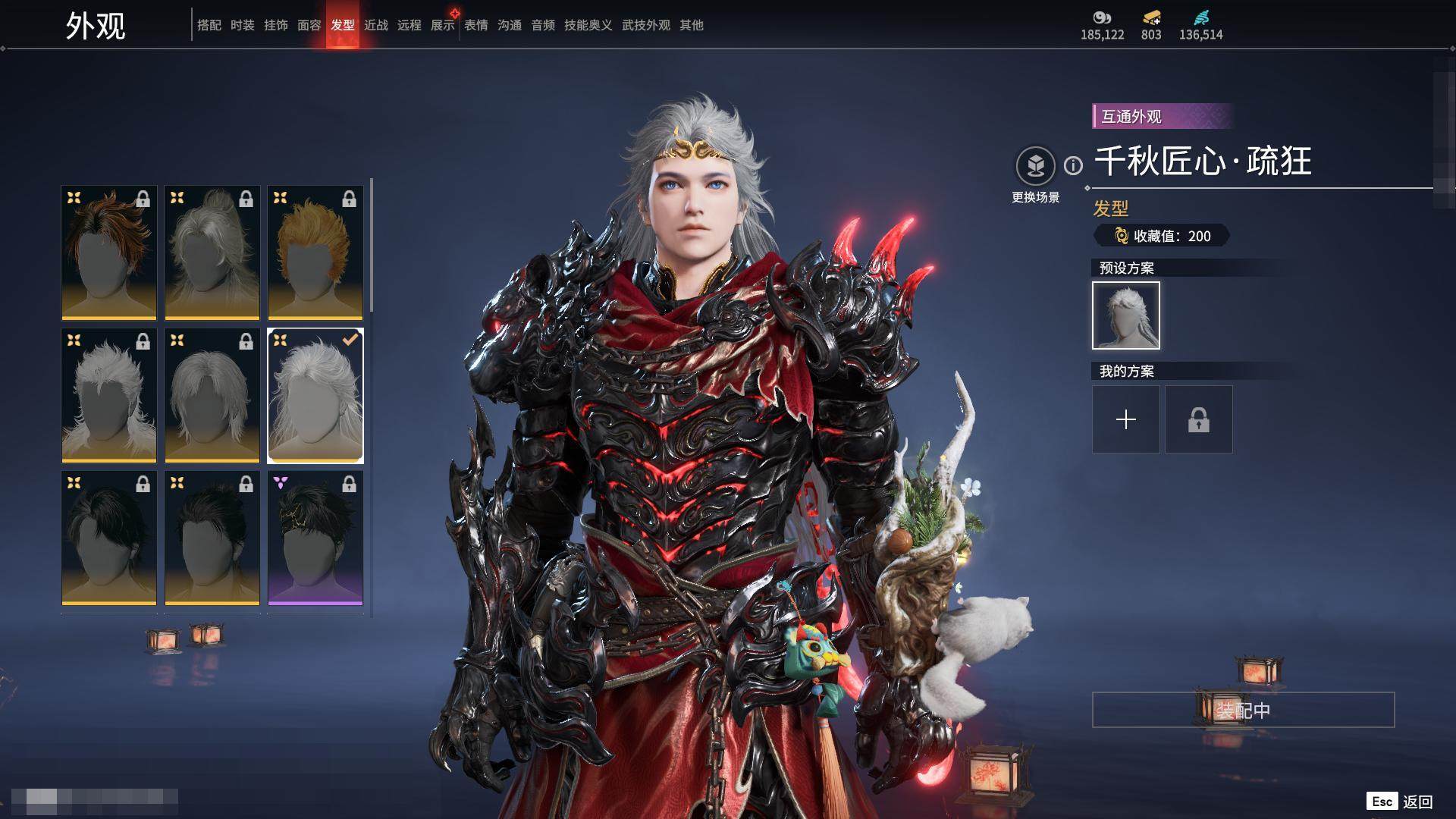Image resolution: width=1456 pixels, height=819 pixels.
Task: Switch to the 搭配 tab
Action: point(209,25)
